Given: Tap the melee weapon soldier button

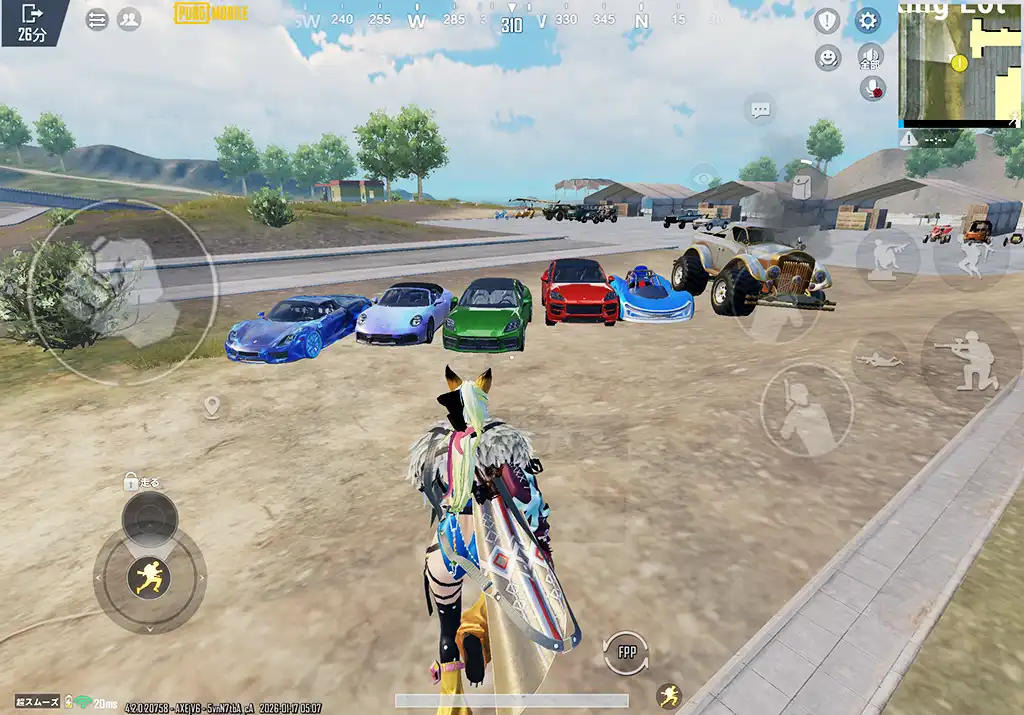Looking at the screenshot, I should click(806, 409).
